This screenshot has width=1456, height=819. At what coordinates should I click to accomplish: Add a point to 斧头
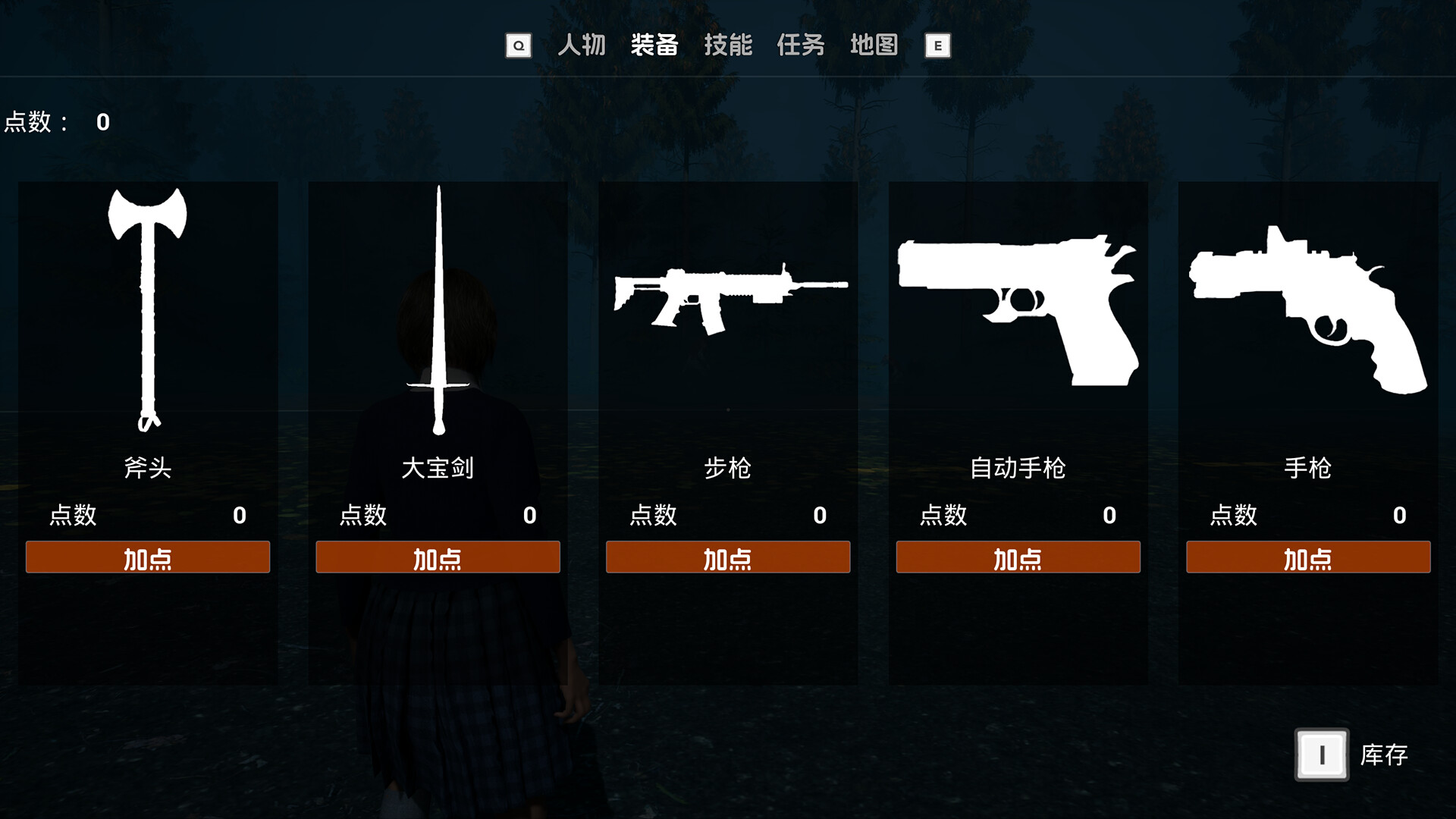(148, 557)
